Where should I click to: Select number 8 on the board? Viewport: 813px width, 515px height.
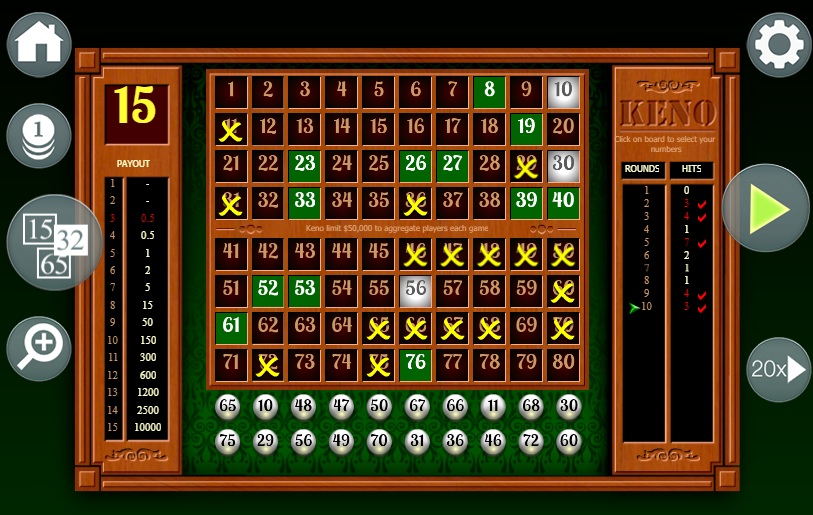click(489, 91)
